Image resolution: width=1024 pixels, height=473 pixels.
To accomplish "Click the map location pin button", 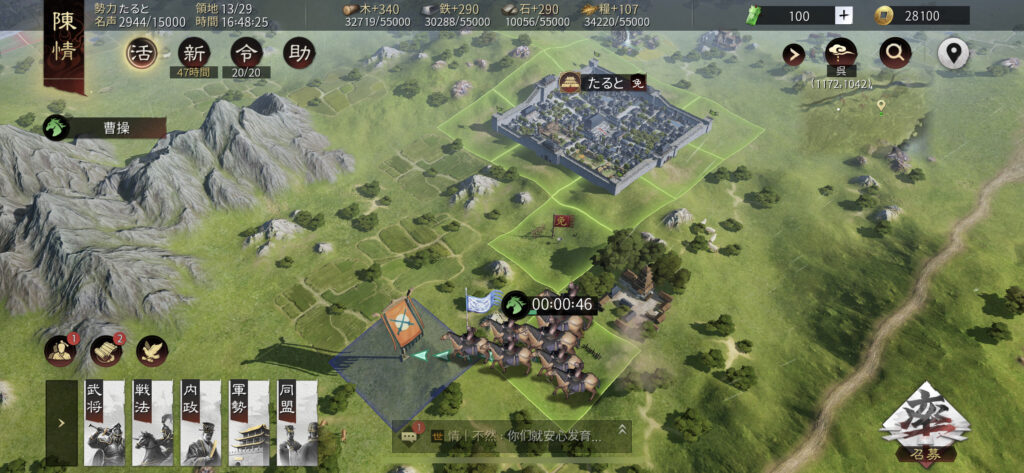I will pyautogui.click(x=953, y=54).
